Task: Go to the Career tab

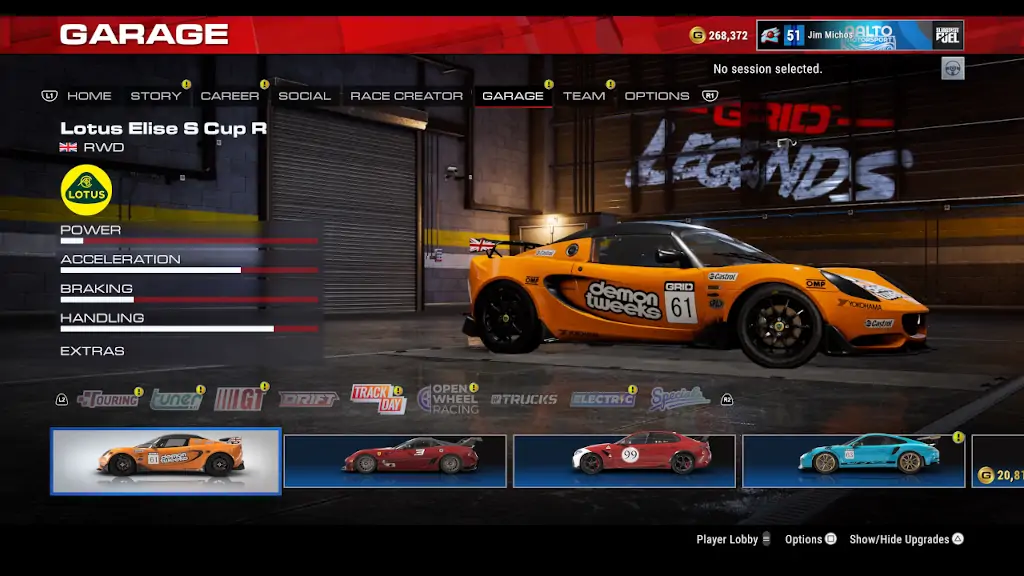Action: 229,96
